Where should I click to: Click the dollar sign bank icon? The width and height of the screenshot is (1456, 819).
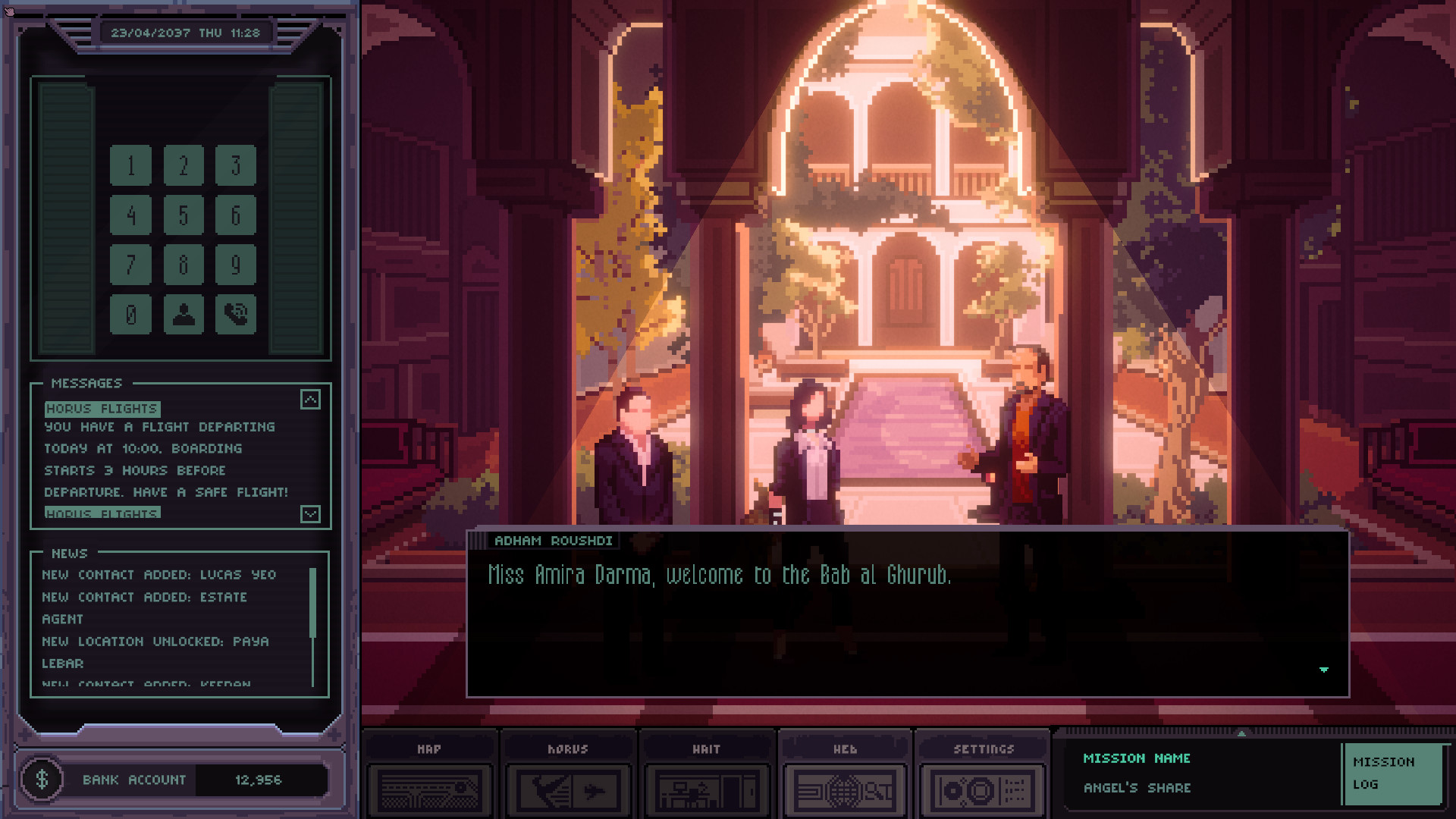click(x=43, y=780)
